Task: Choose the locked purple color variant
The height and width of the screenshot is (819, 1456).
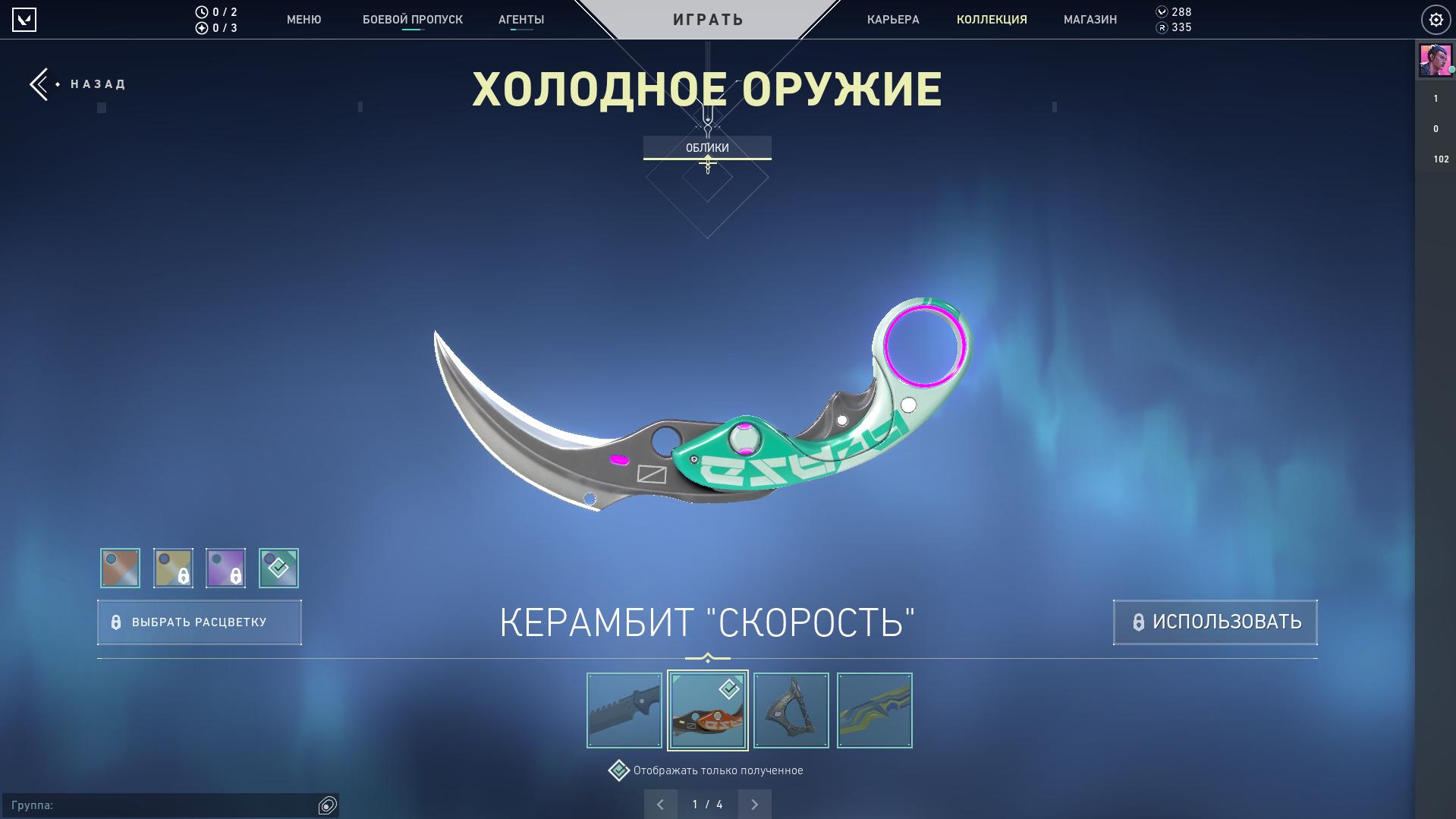Action: point(225,568)
